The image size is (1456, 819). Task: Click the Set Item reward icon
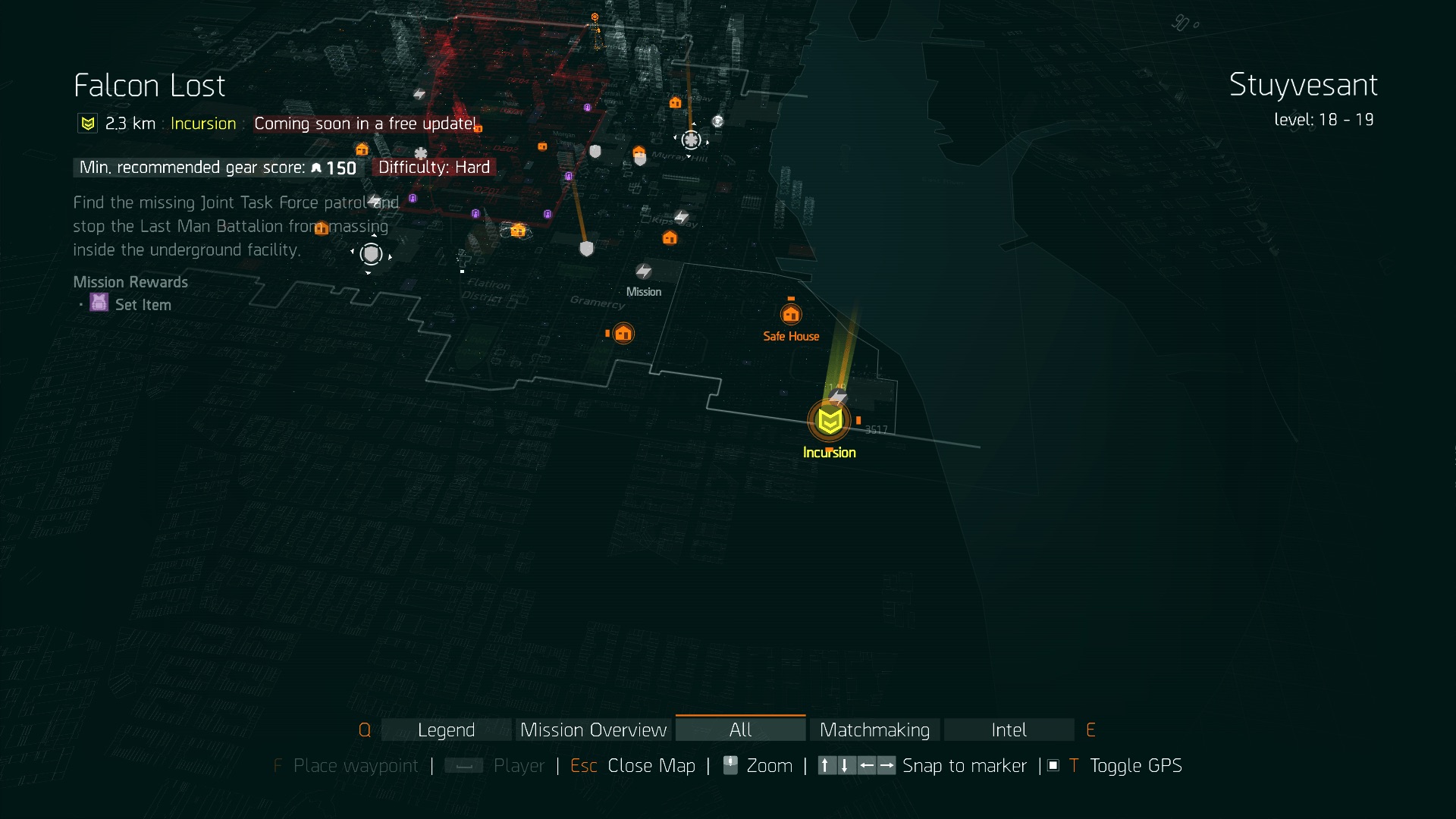pos(99,303)
